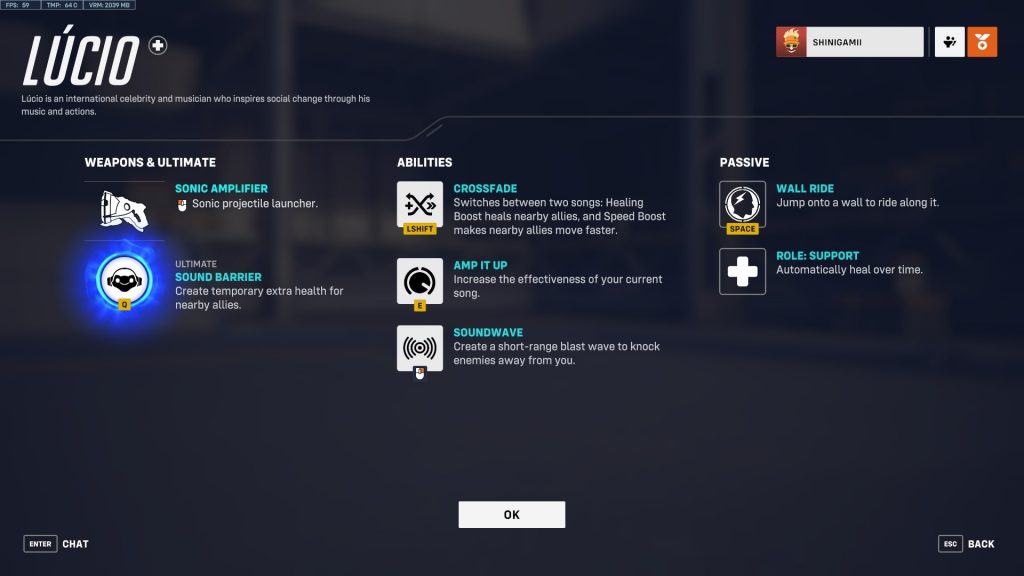This screenshot has height=576, width=1024.
Task: Select the Wall Ride passive icon
Action: [742, 204]
